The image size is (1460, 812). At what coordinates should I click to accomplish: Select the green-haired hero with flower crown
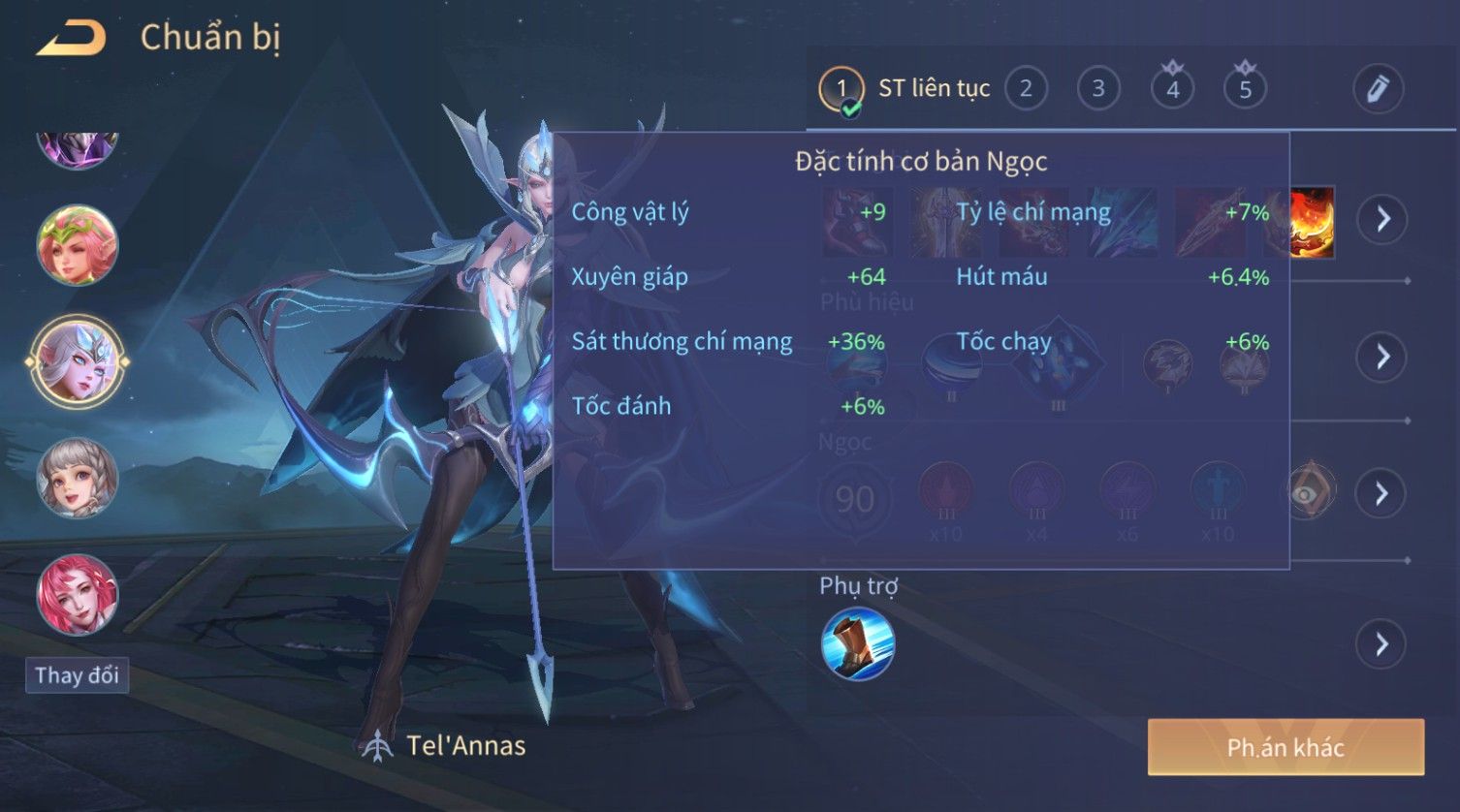point(78,245)
